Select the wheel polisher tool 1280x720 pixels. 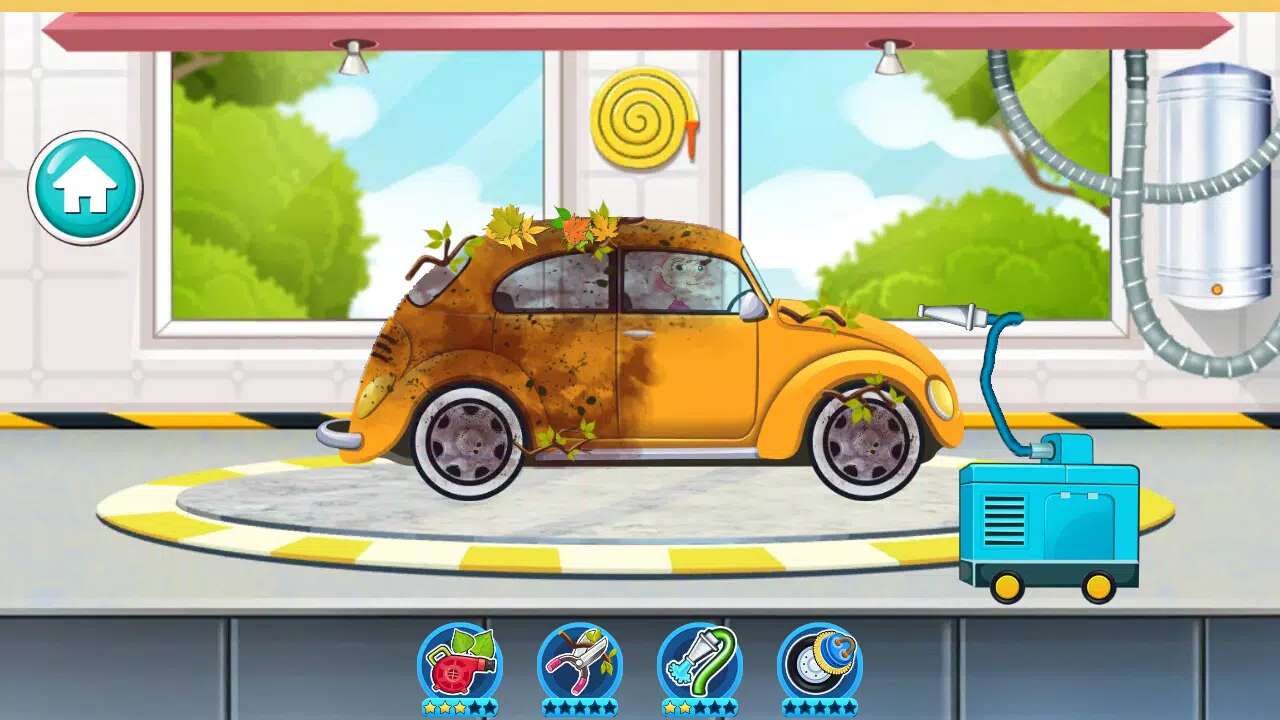pyautogui.click(x=820, y=662)
